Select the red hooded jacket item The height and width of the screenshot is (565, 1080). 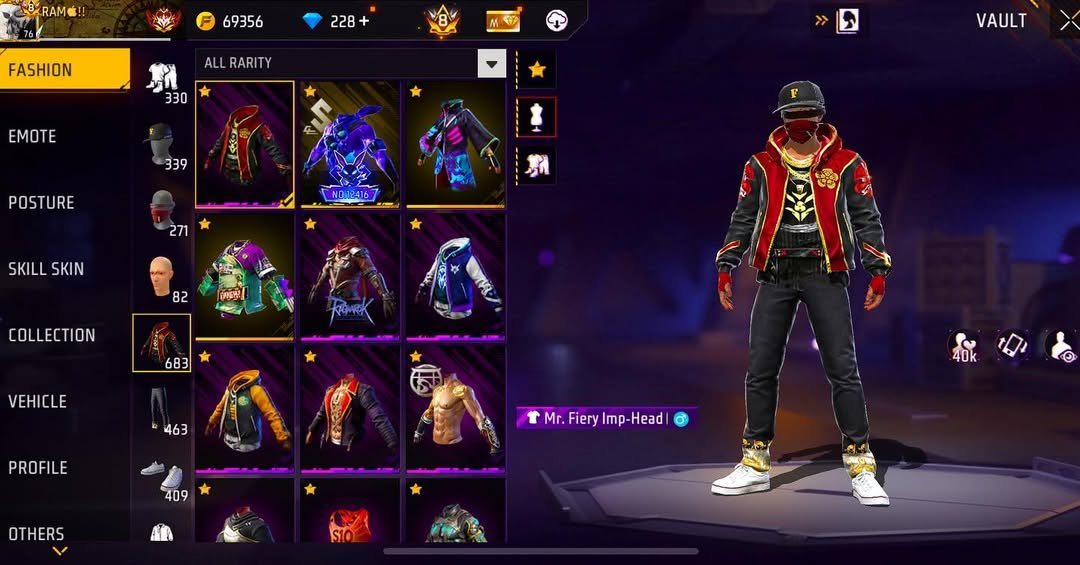coord(245,144)
